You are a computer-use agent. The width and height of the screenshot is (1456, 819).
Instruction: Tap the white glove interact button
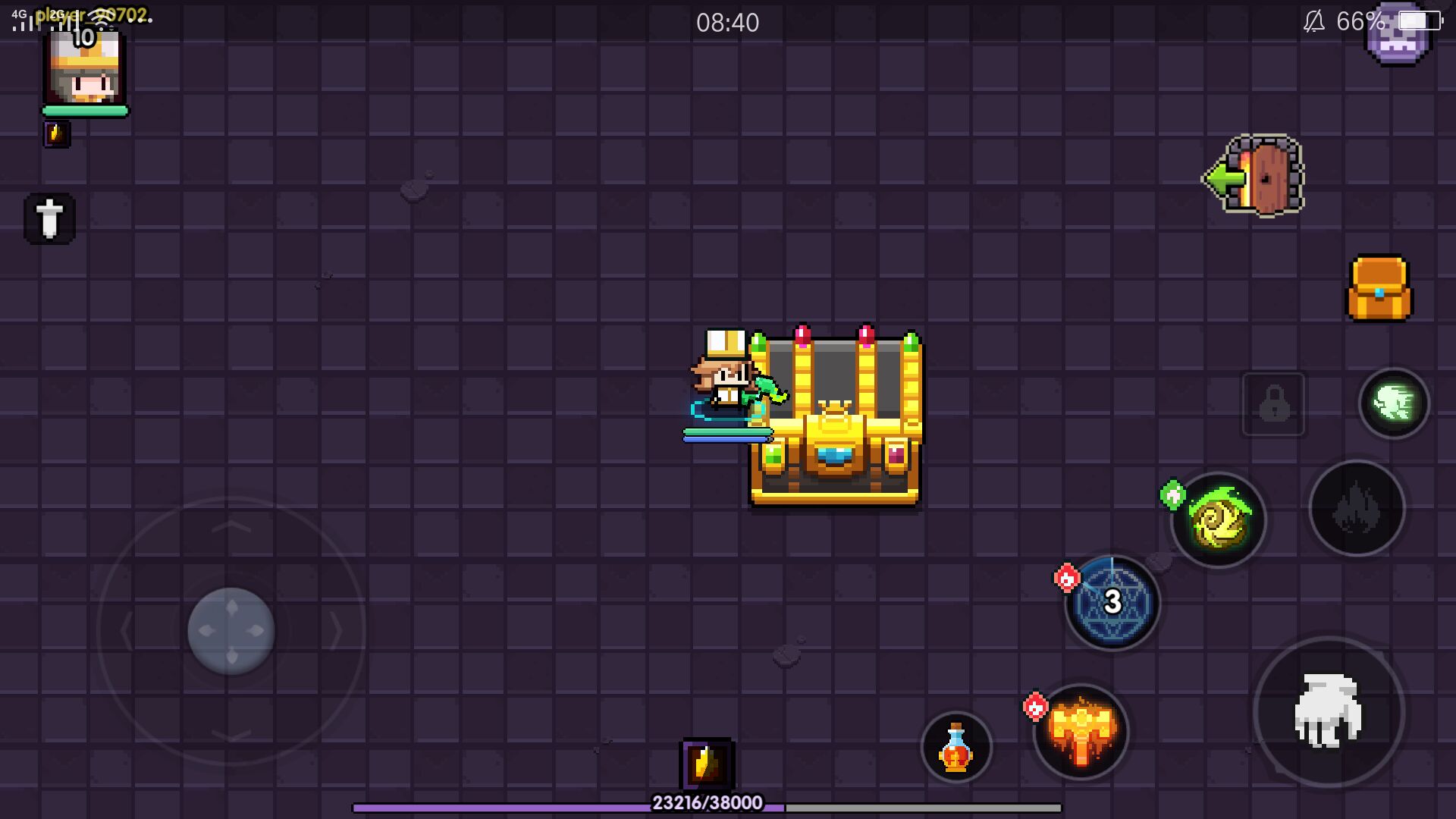[x=1329, y=711]
